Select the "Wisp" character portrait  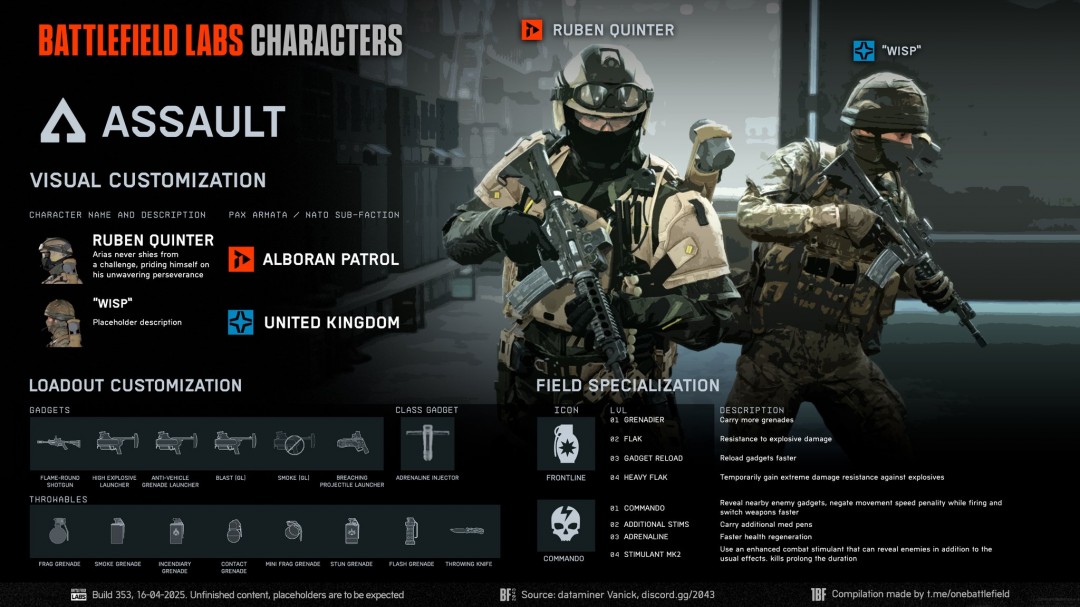61,322
